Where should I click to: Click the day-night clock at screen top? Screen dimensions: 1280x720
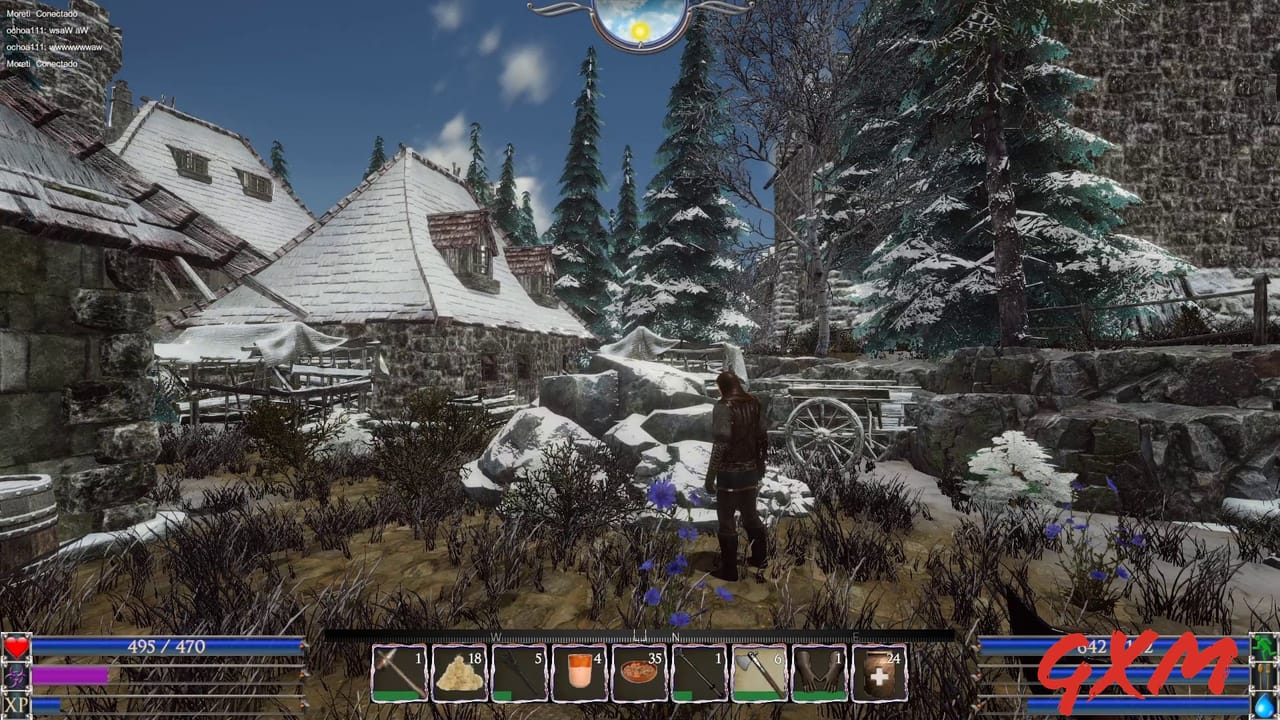tap(640, 22)
